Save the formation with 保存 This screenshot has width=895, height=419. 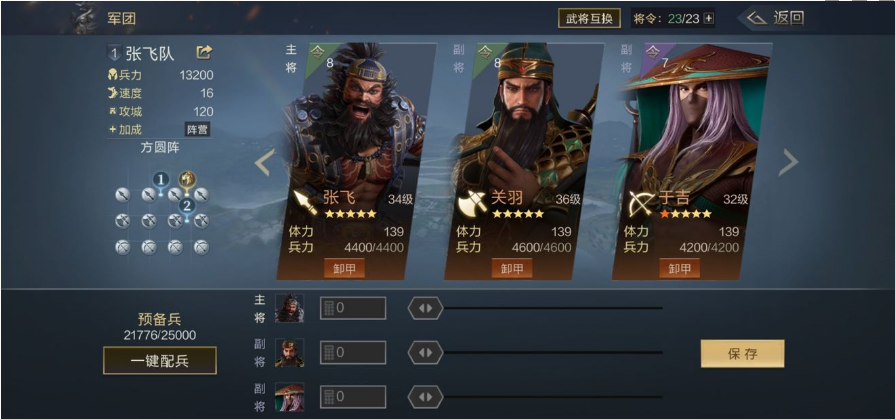(742, 353)
